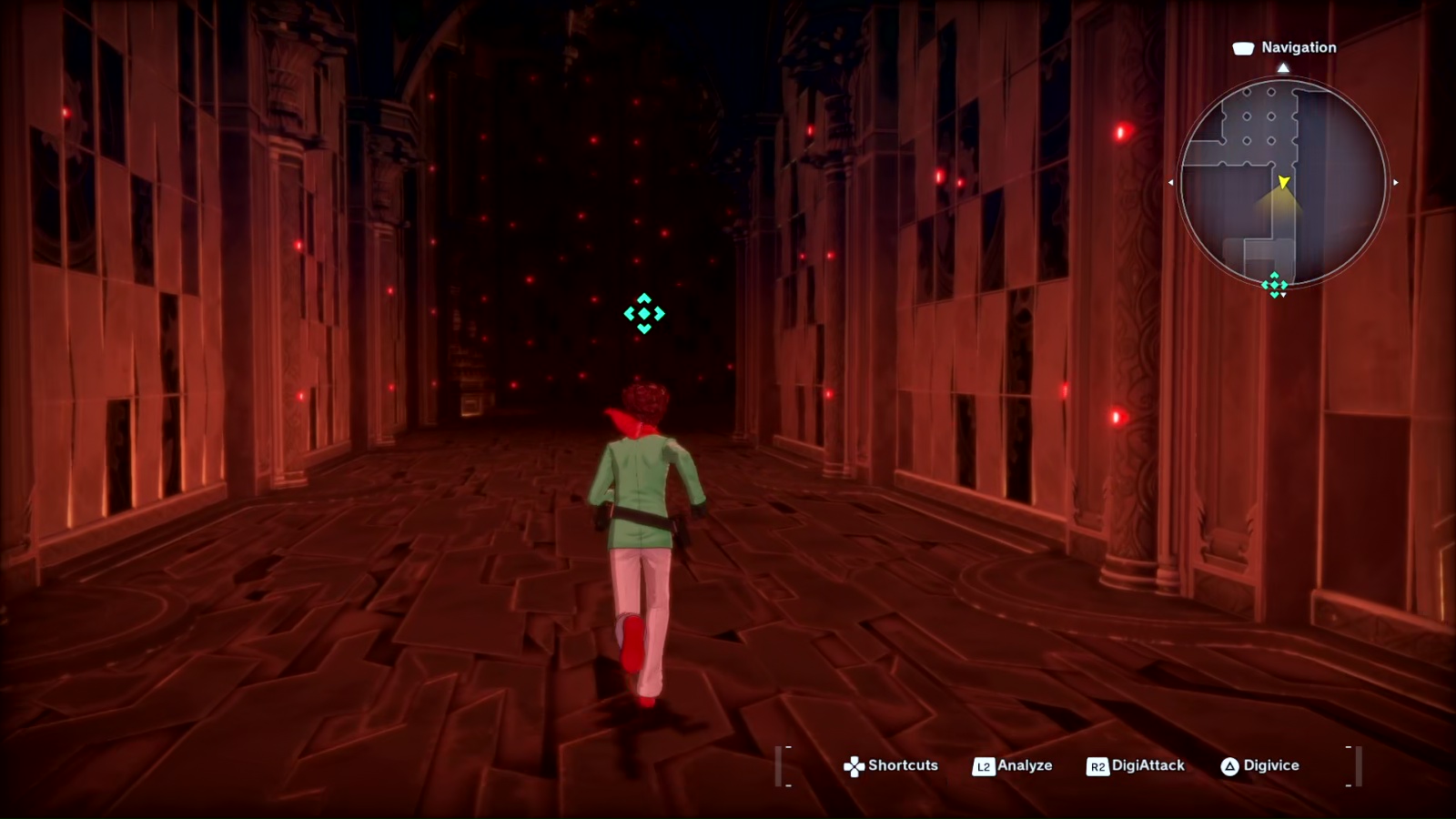
Task: Click the up arrow above the minimap
Action: coord(1284,66)
